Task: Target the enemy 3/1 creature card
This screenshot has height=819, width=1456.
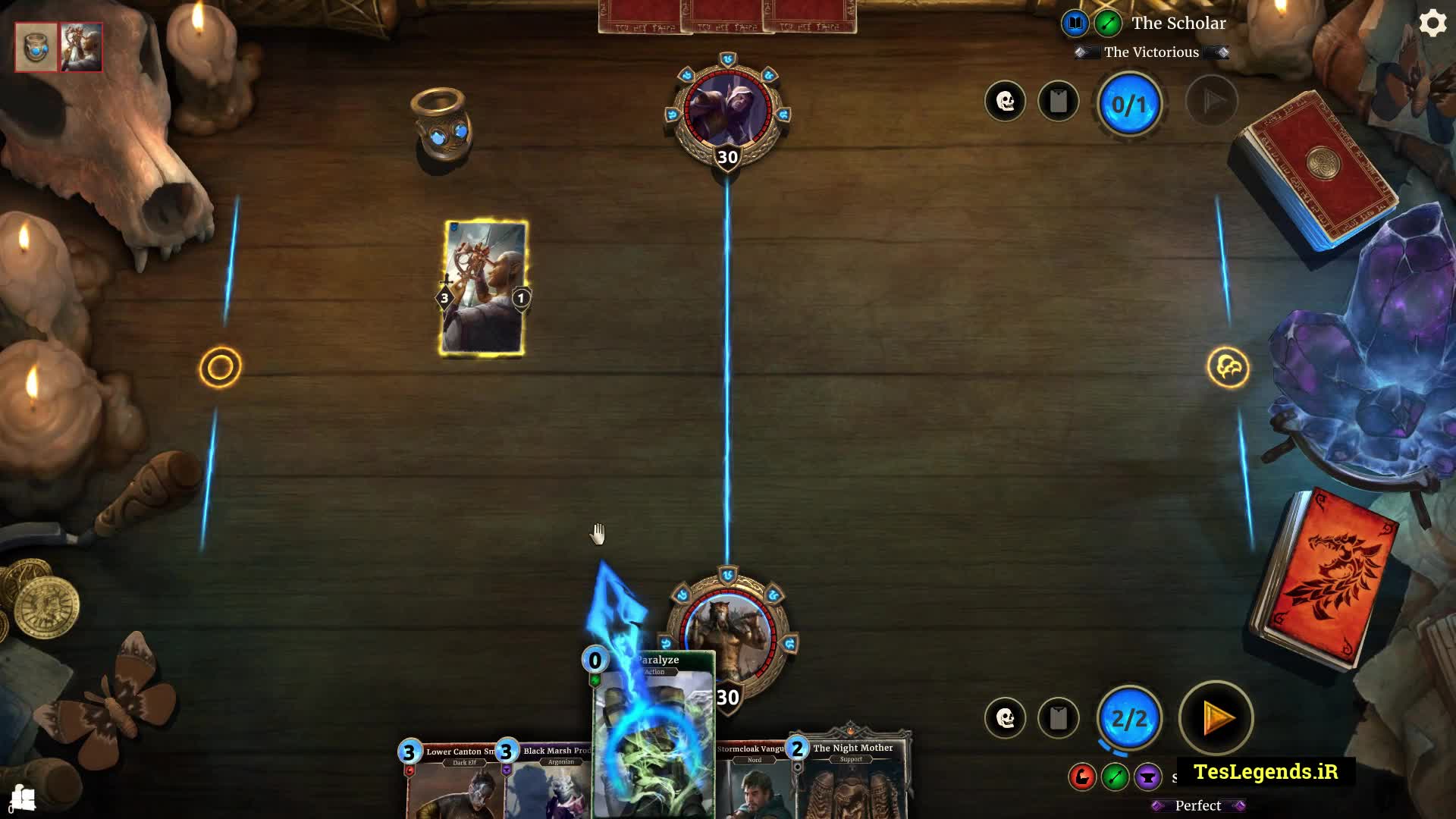Action: click(484, 288)
